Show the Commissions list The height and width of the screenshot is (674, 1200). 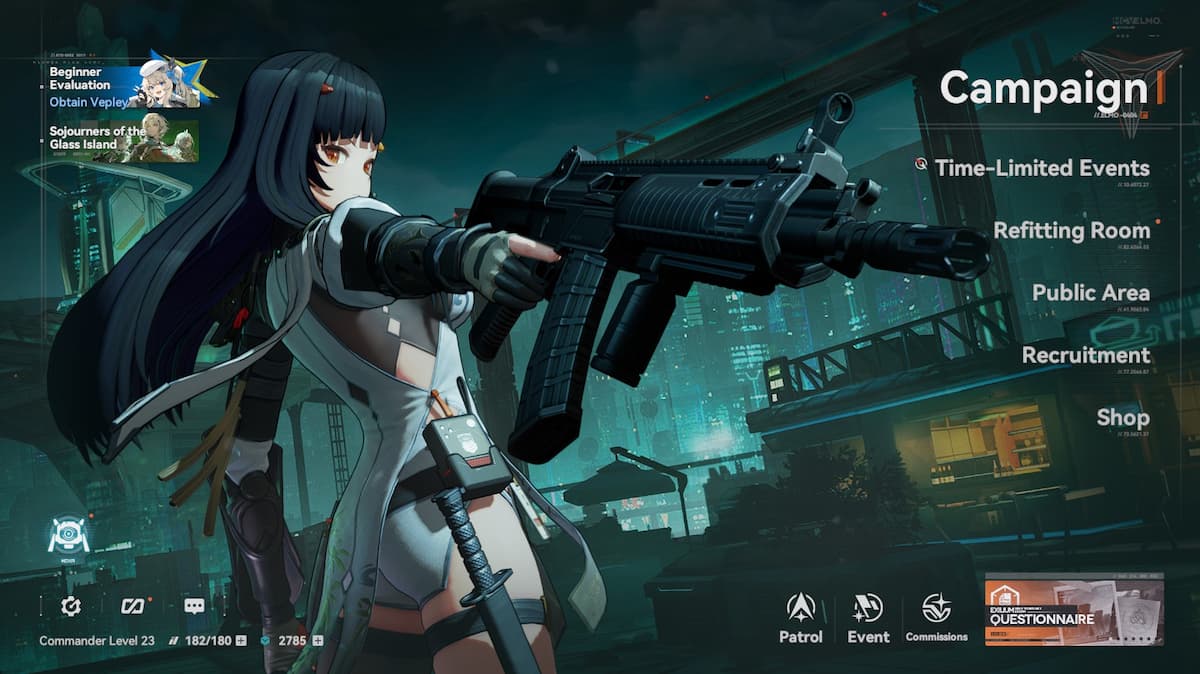(936, 616)
